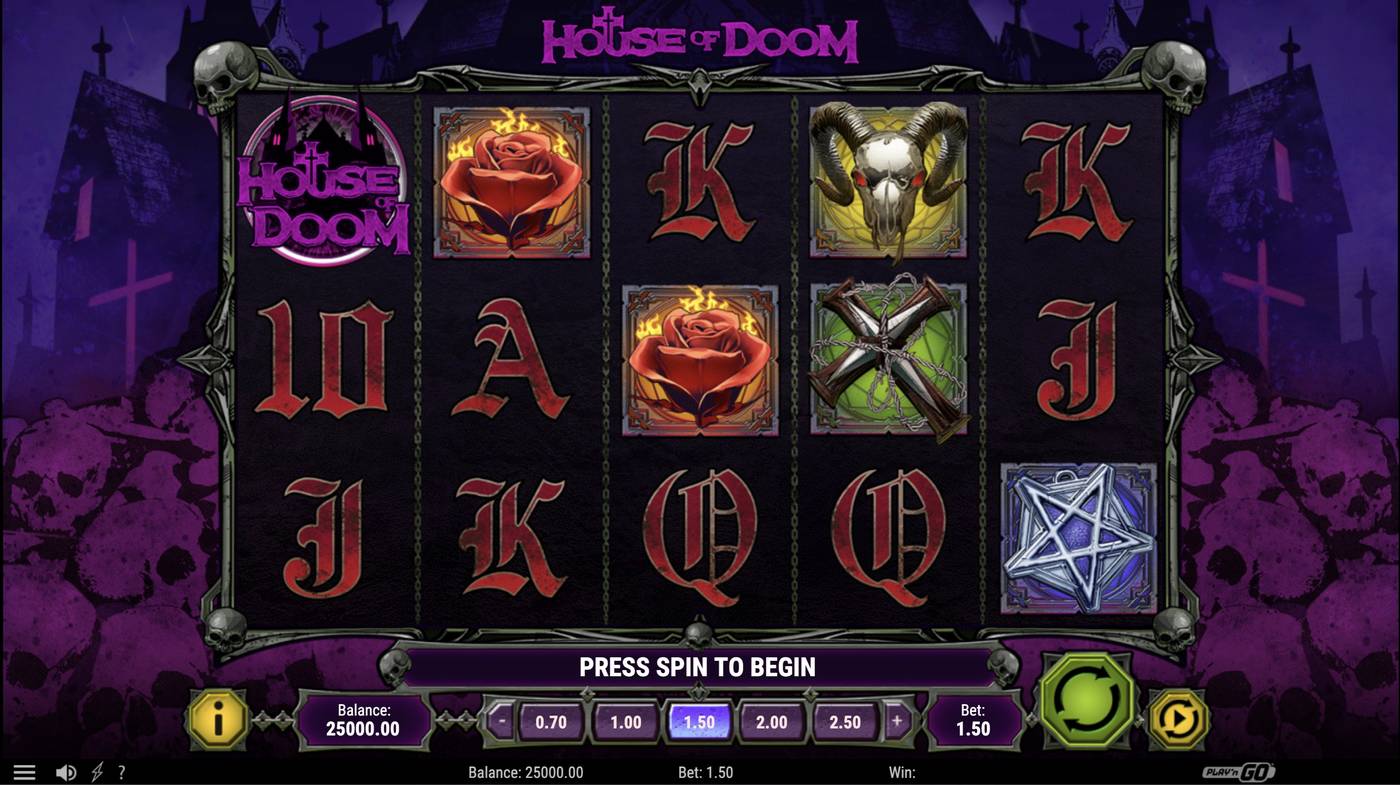Decrease the bet with the minus button
The image size is (1400, 785).
[499, 719]
